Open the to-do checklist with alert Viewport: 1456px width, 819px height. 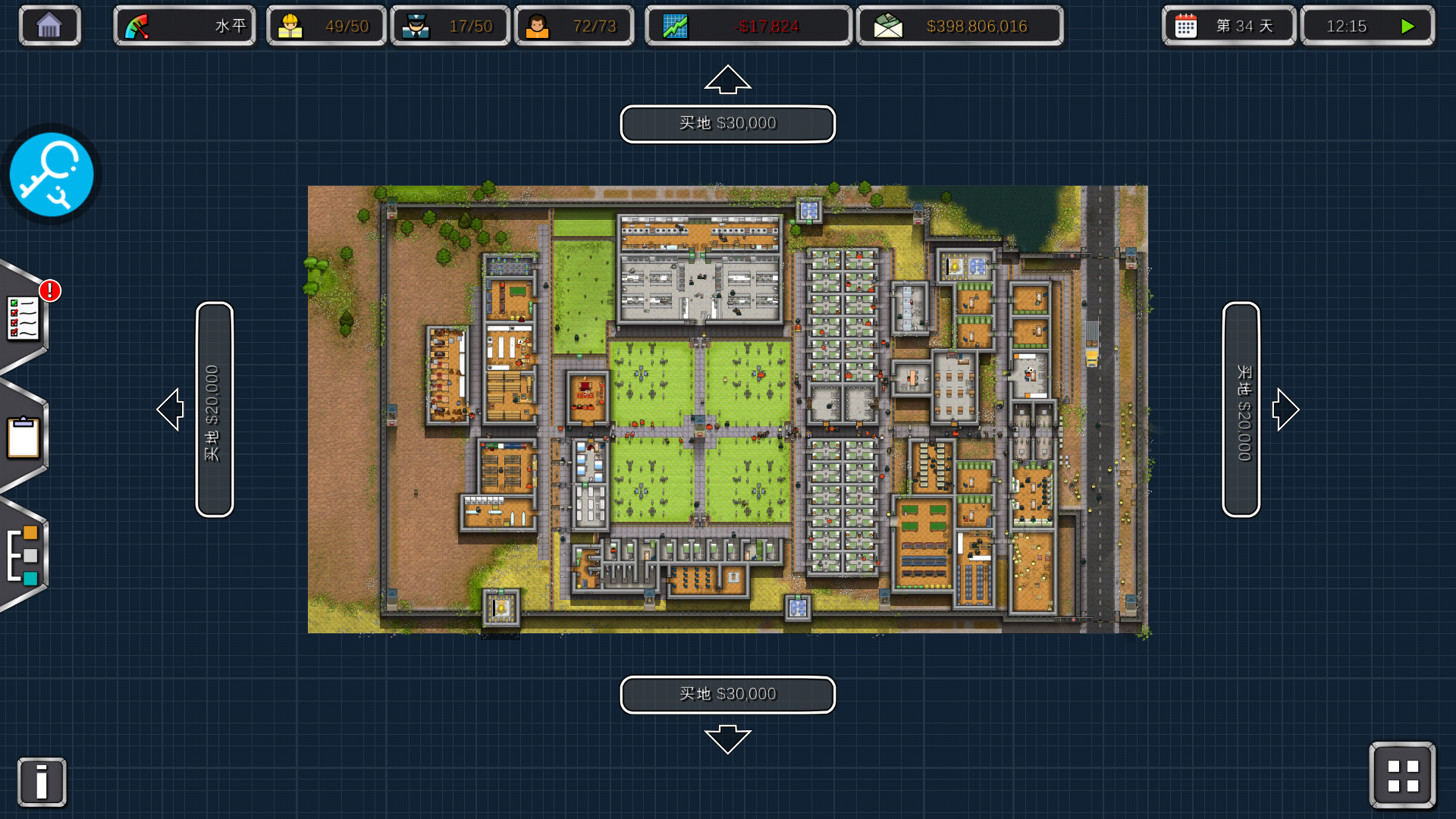point(24,317)
